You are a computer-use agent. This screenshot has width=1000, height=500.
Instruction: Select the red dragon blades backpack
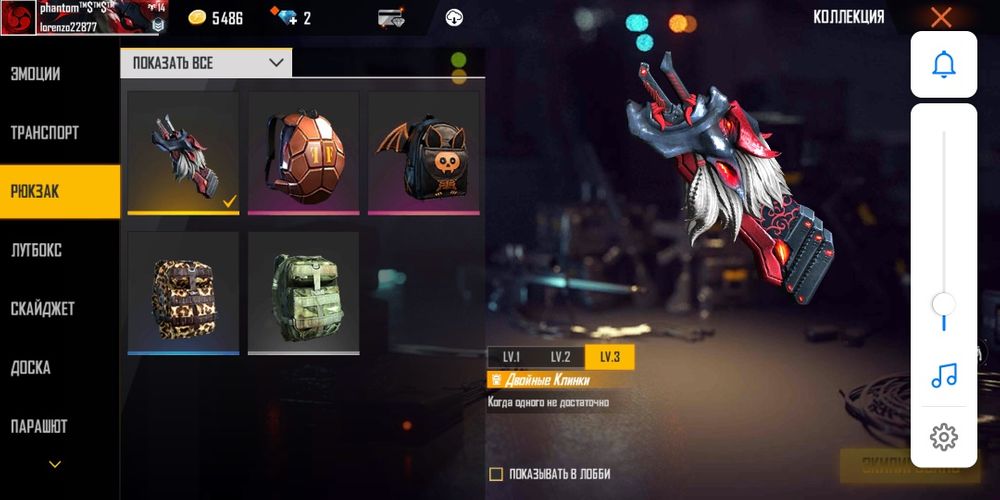pos(183,153)
